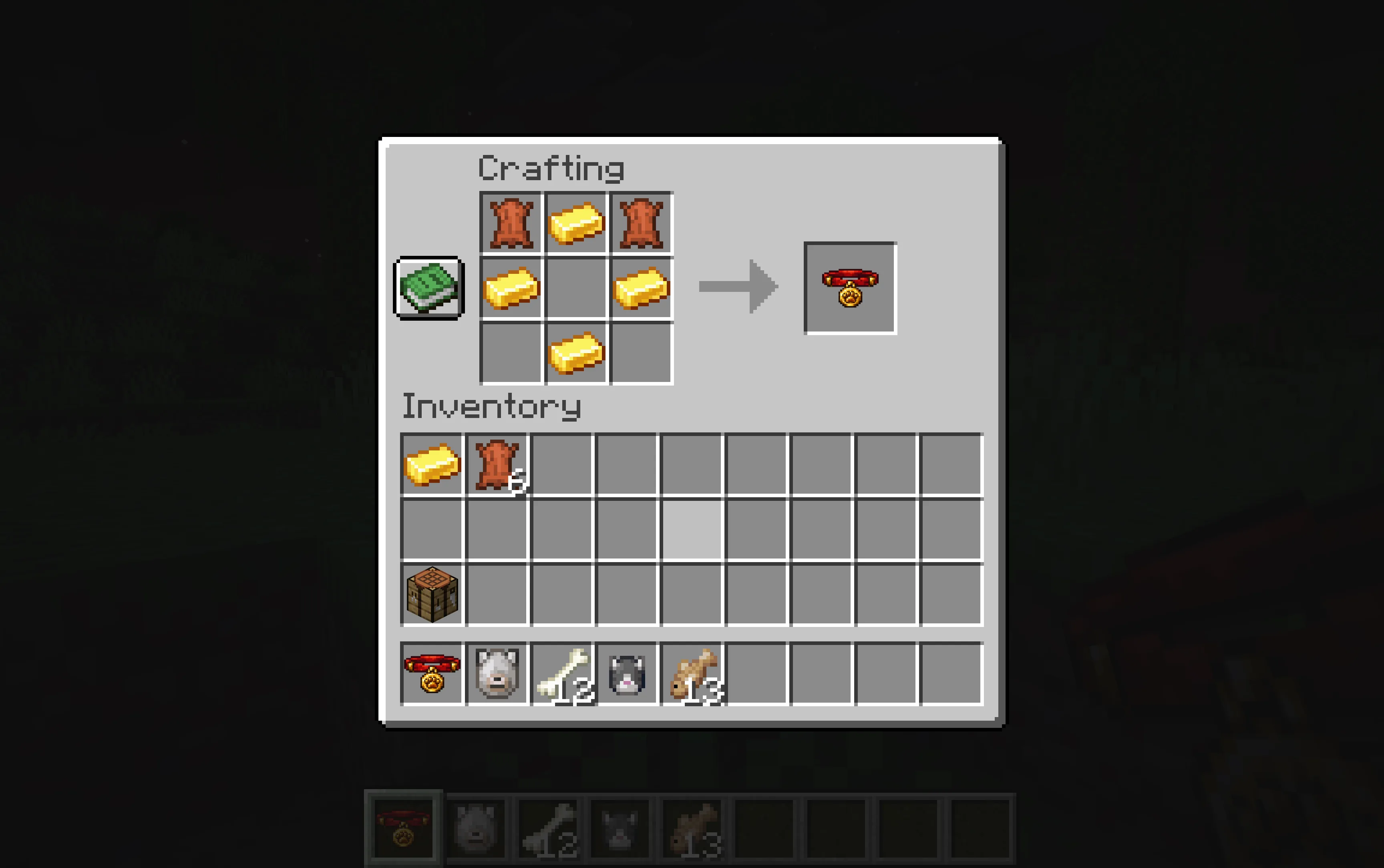Select the crafting table in the inventory
The height and width of the screenshot is (868, 1384).
pyautogui.click(x=432, y=594)
